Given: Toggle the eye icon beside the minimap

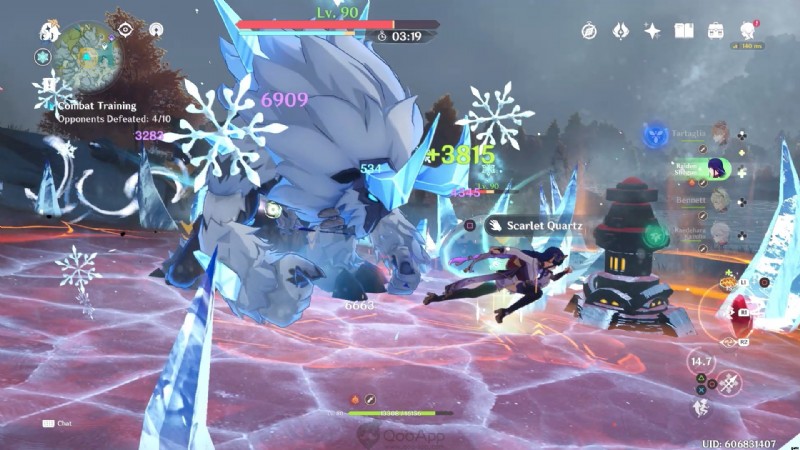Looking at the screenshot, I should (126, 29).
